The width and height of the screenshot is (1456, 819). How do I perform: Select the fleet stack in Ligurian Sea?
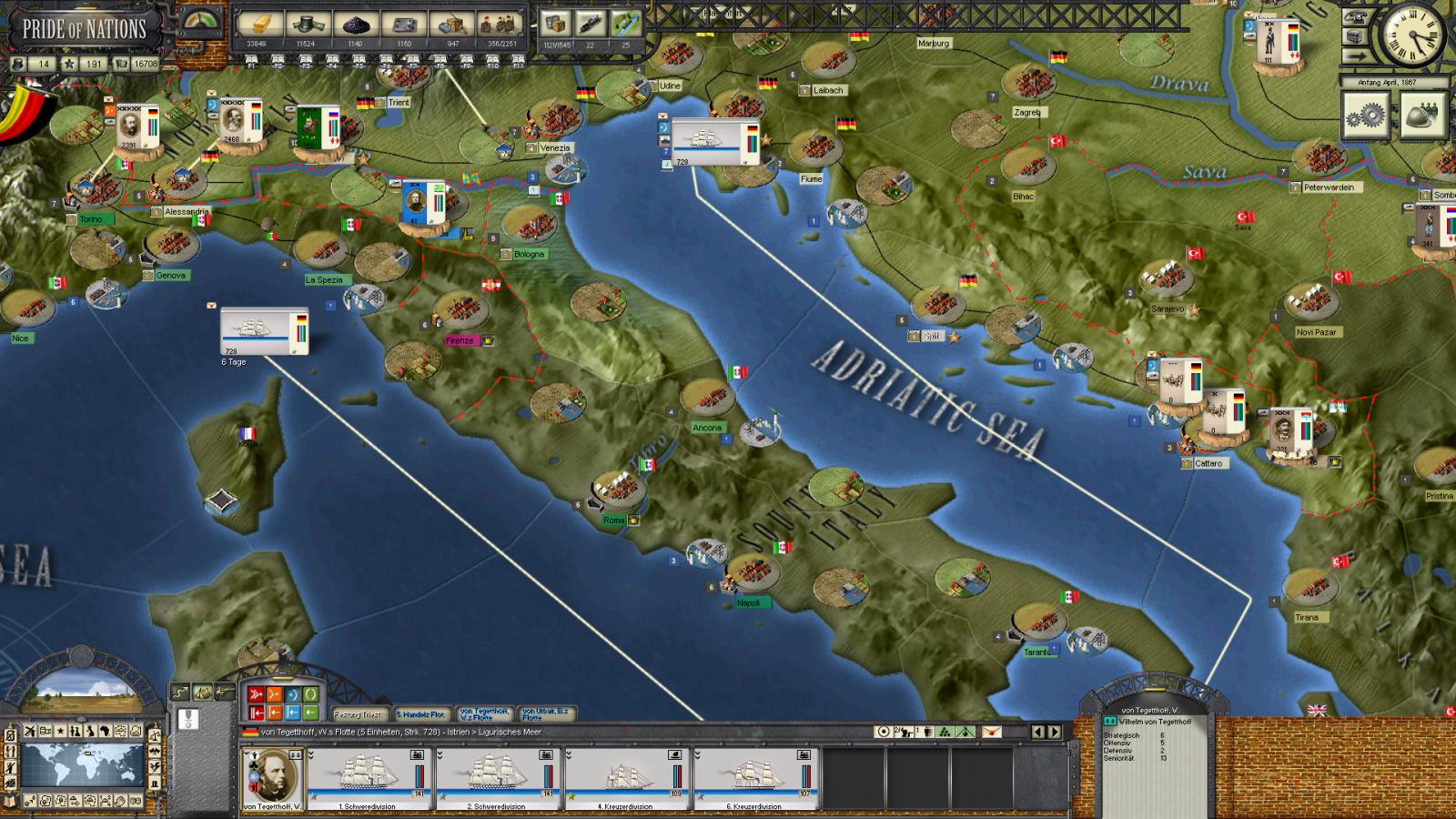click(264, 331)
